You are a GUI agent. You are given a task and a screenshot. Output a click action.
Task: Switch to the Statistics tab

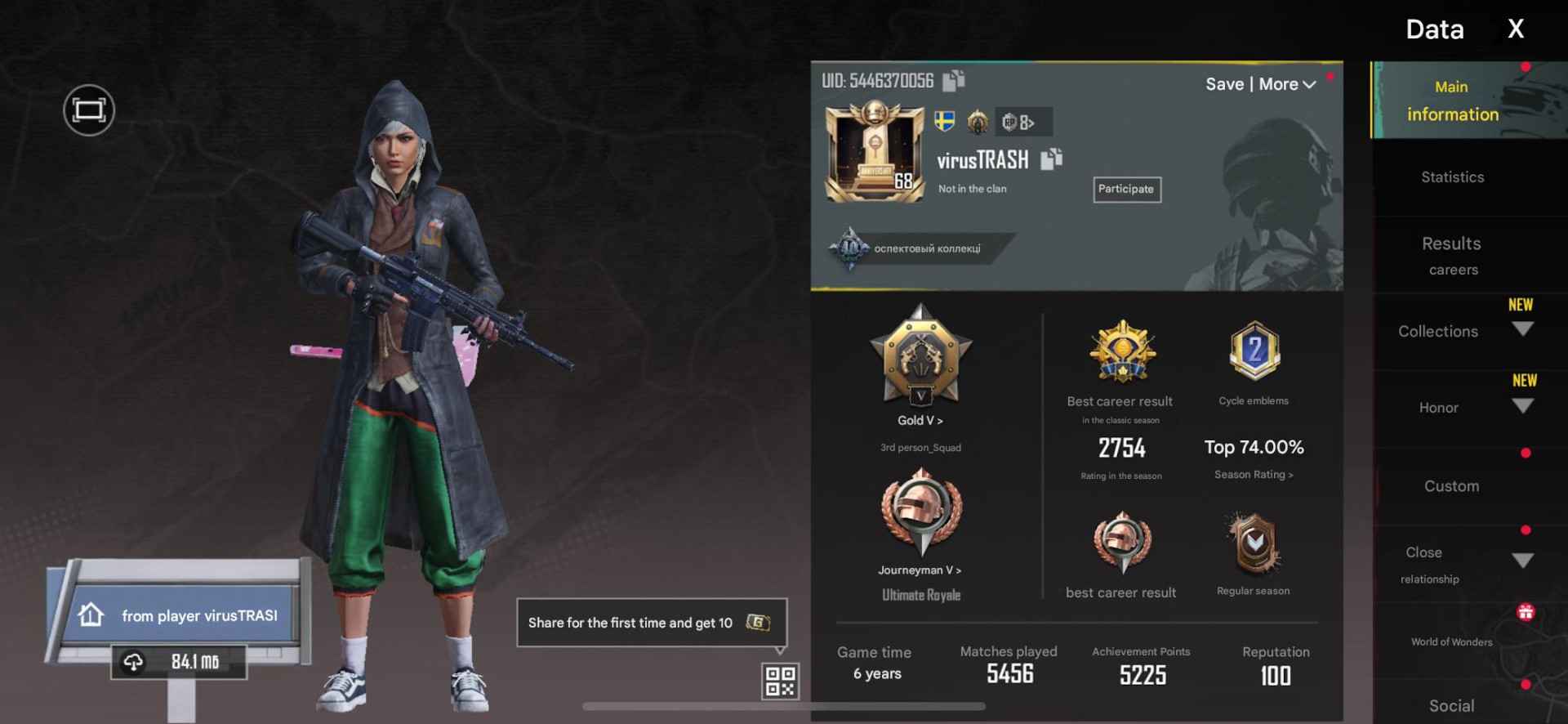pyautogui.click(x=1452, y=177)
